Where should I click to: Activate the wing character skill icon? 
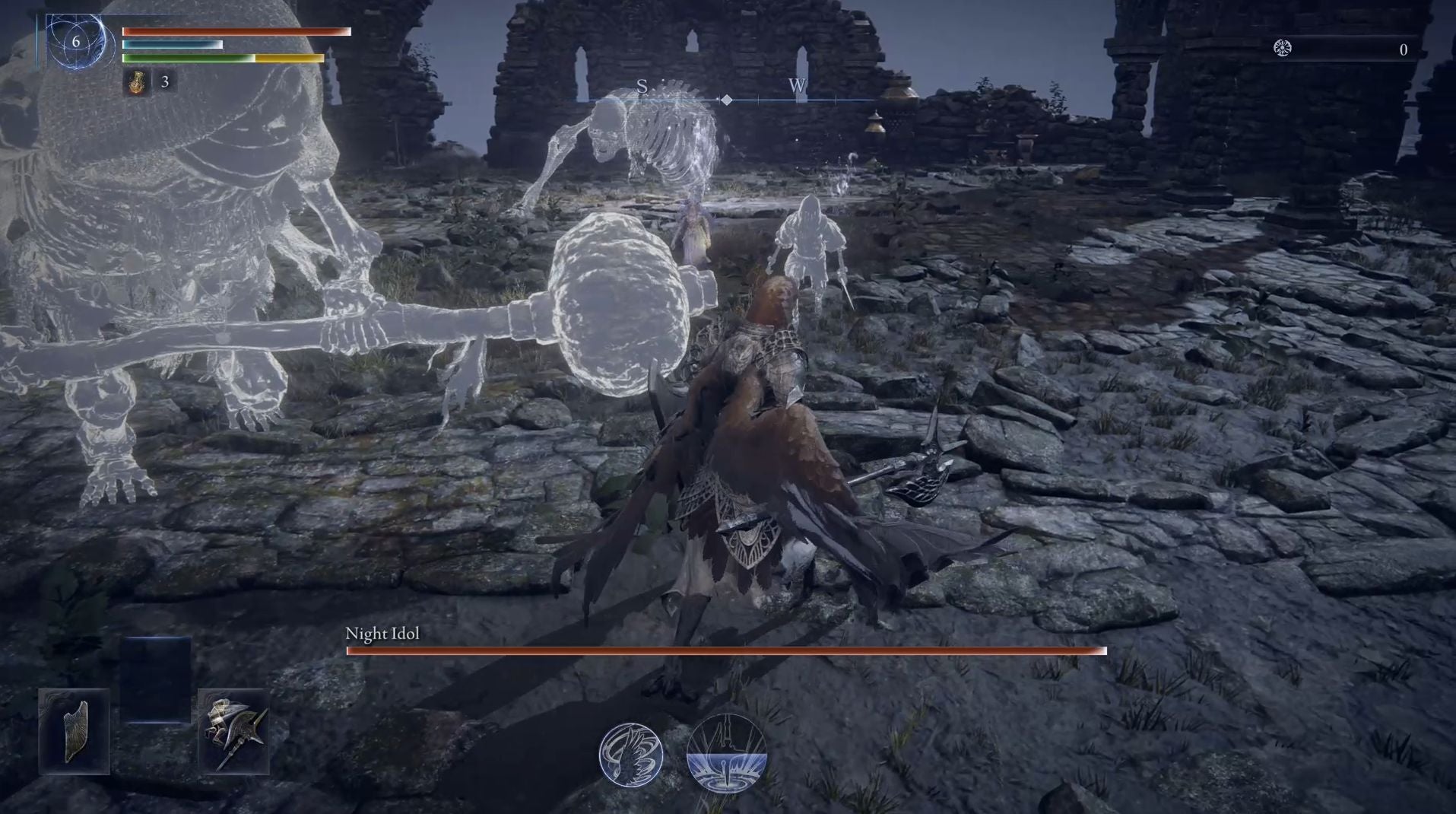(x=630, y=755)
